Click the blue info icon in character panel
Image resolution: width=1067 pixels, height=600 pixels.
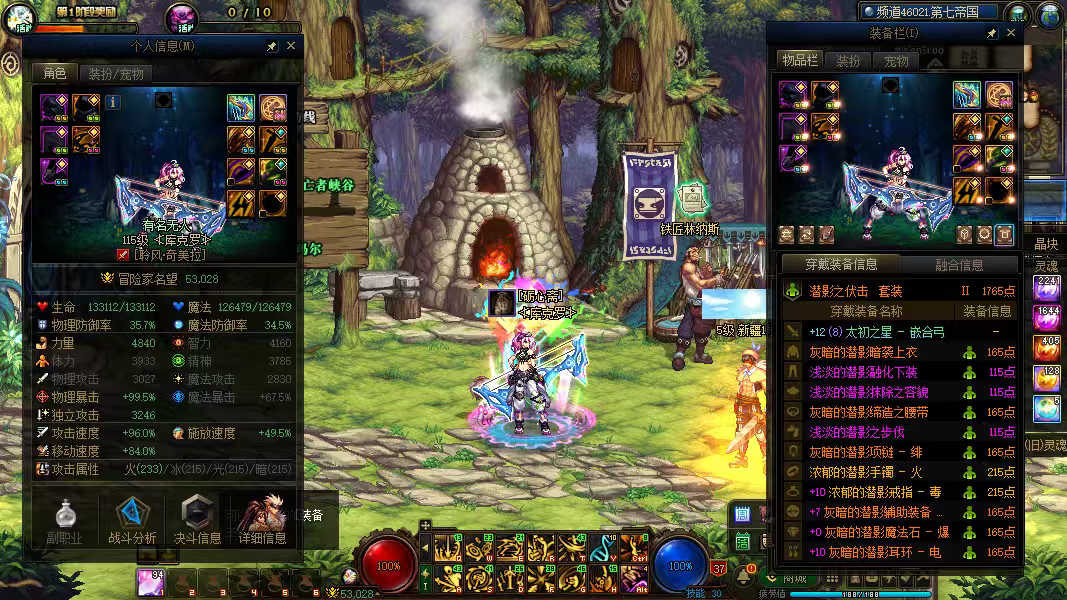point(113,101)
